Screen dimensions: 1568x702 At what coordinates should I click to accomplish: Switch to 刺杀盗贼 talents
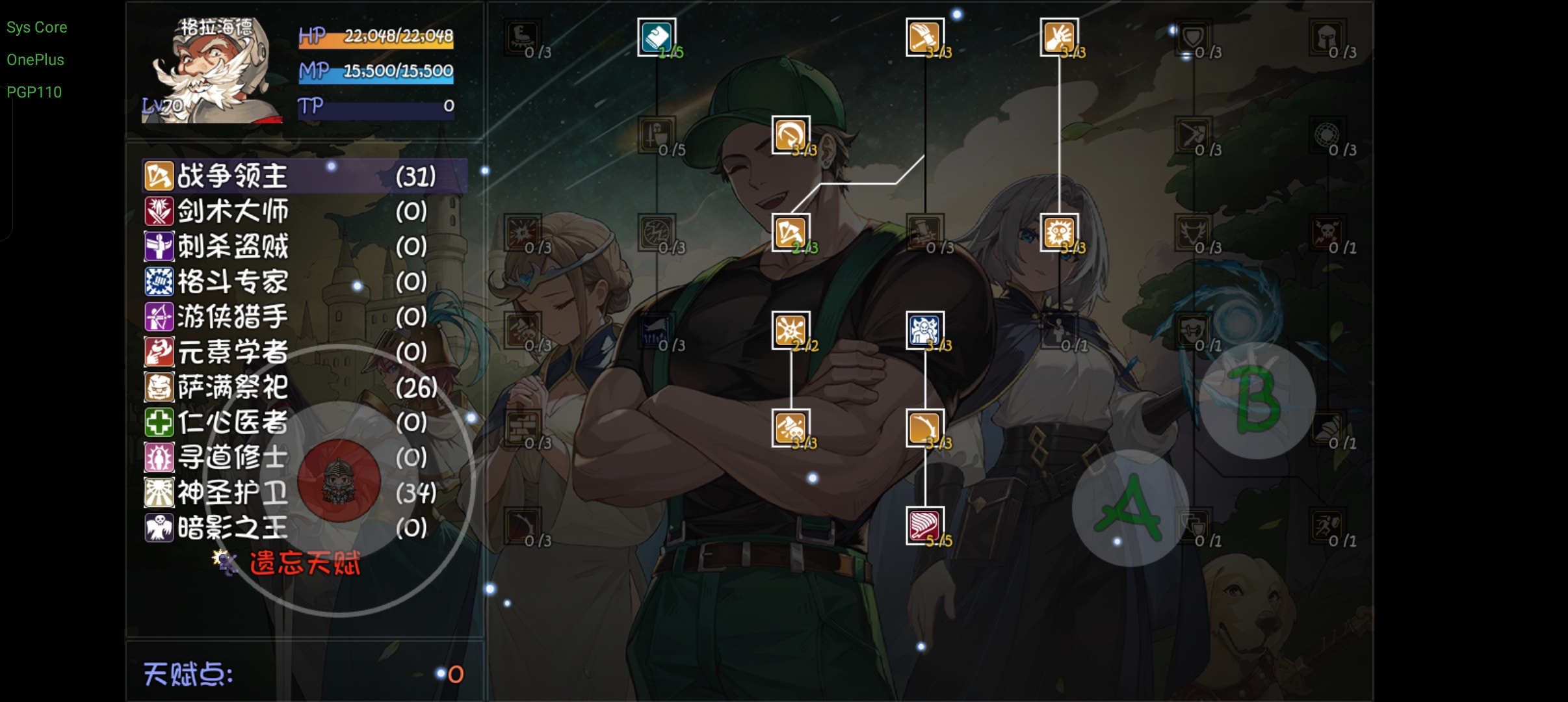click(232, 246)
